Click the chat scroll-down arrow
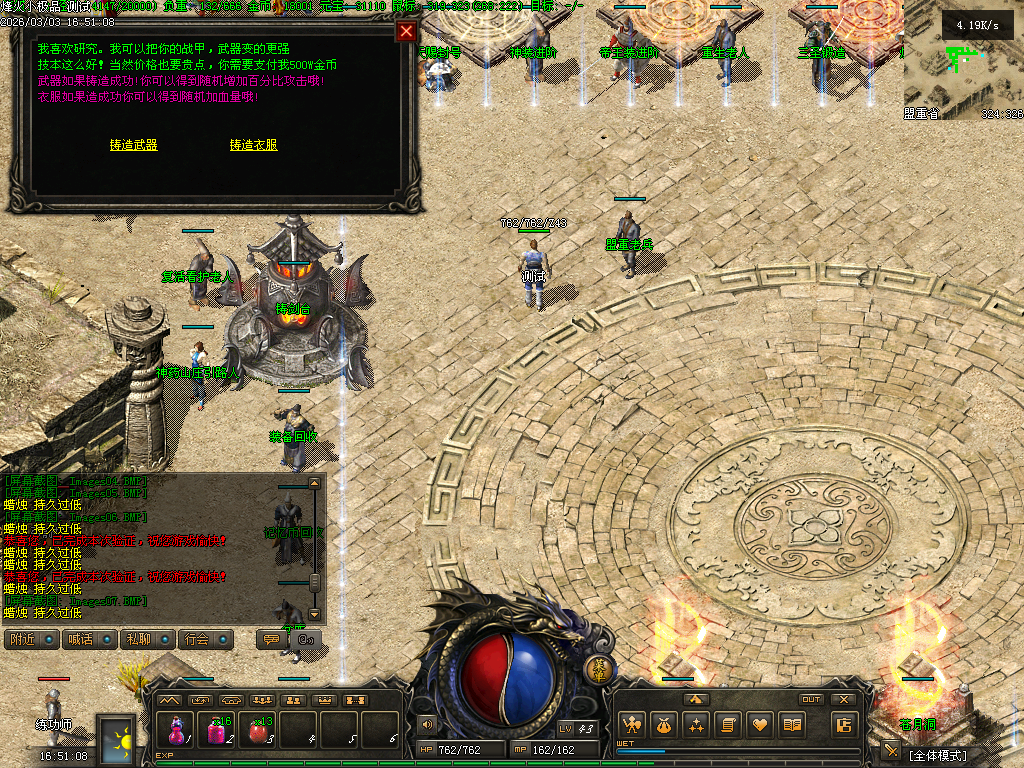The height and width of the screenshot is (768, 1024). tap(315, 614)
